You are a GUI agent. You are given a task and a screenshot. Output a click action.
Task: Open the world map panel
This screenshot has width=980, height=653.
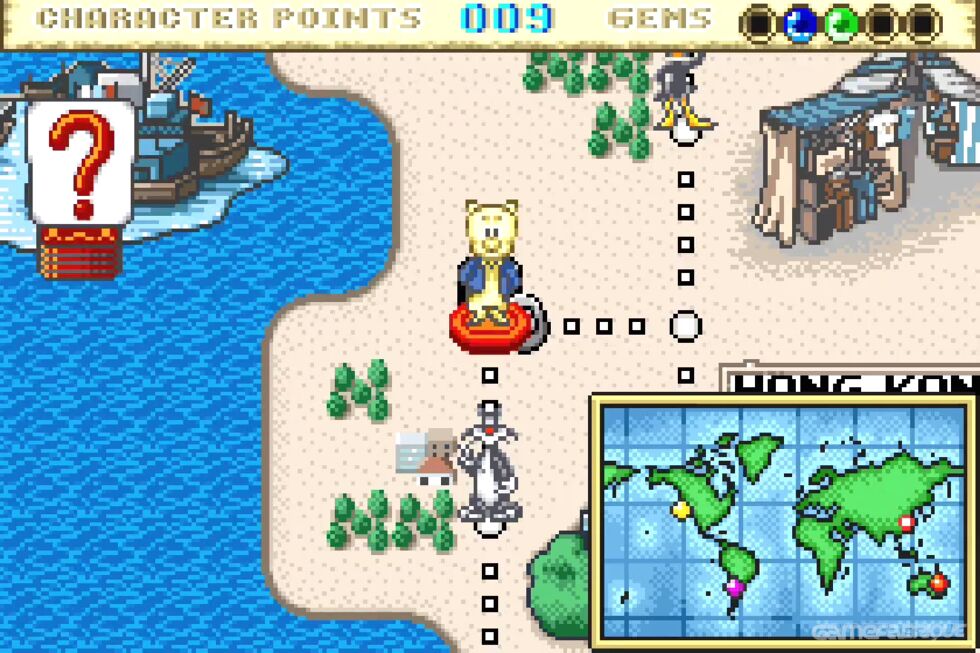783,520
